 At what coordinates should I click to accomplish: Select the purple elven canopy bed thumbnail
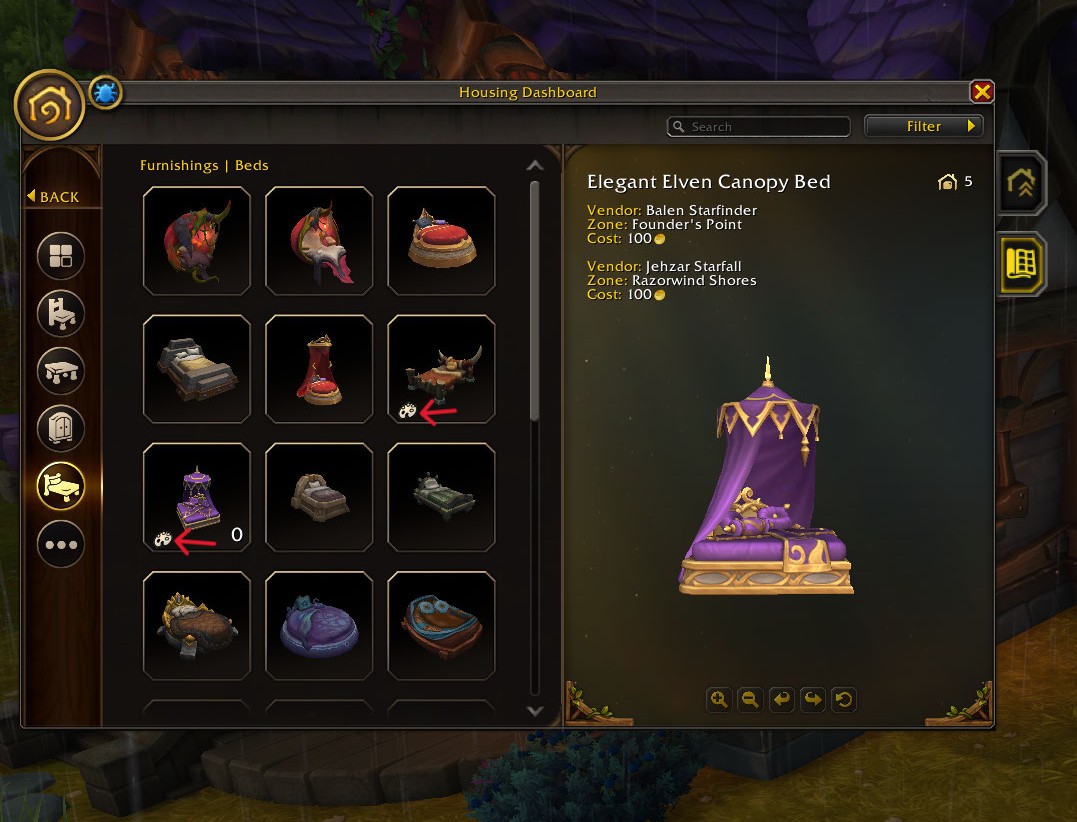tap(197, 498)
